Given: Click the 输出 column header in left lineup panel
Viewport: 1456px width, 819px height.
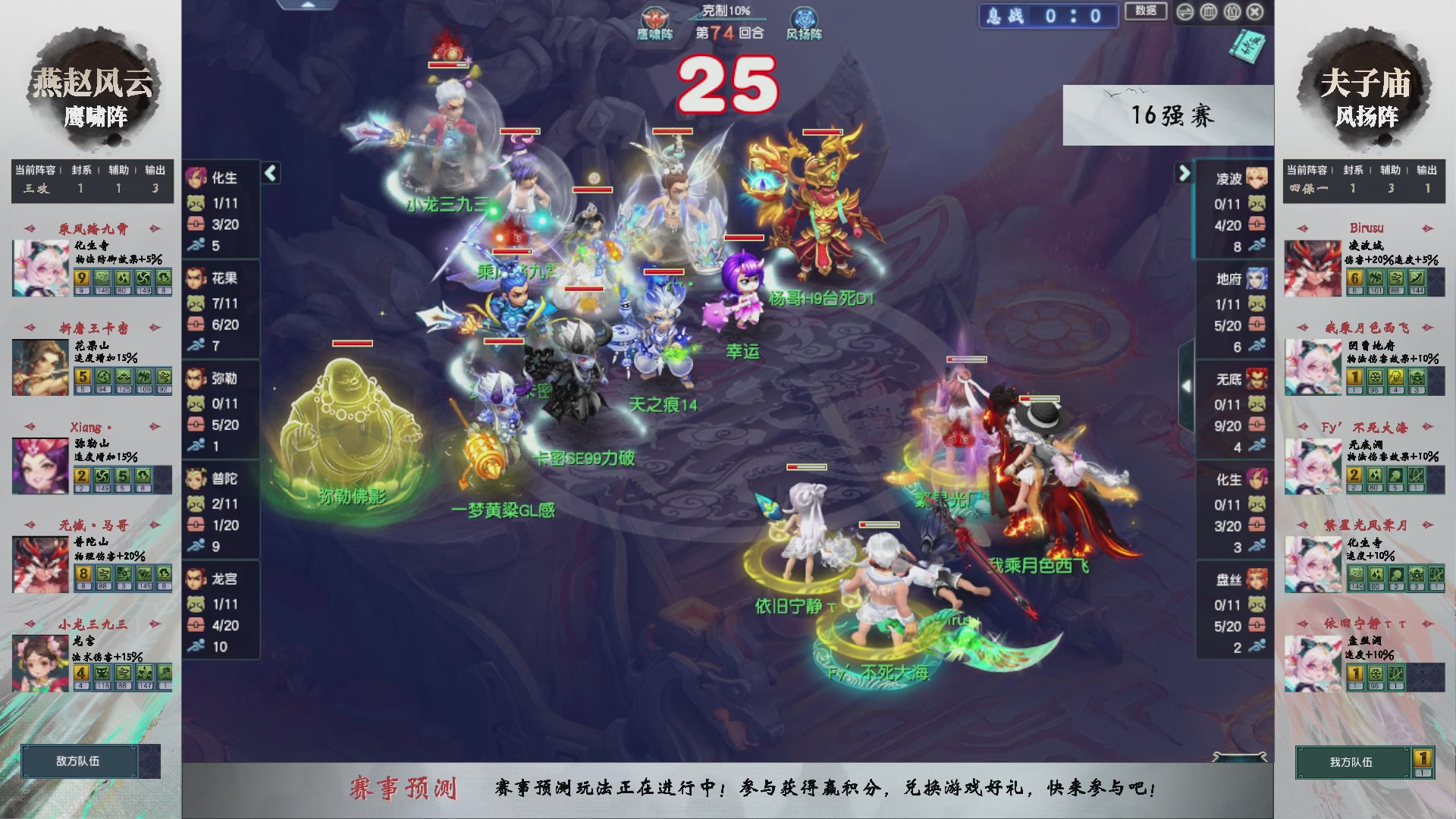Looking at the screenshot, I should (x=154, y=171).
